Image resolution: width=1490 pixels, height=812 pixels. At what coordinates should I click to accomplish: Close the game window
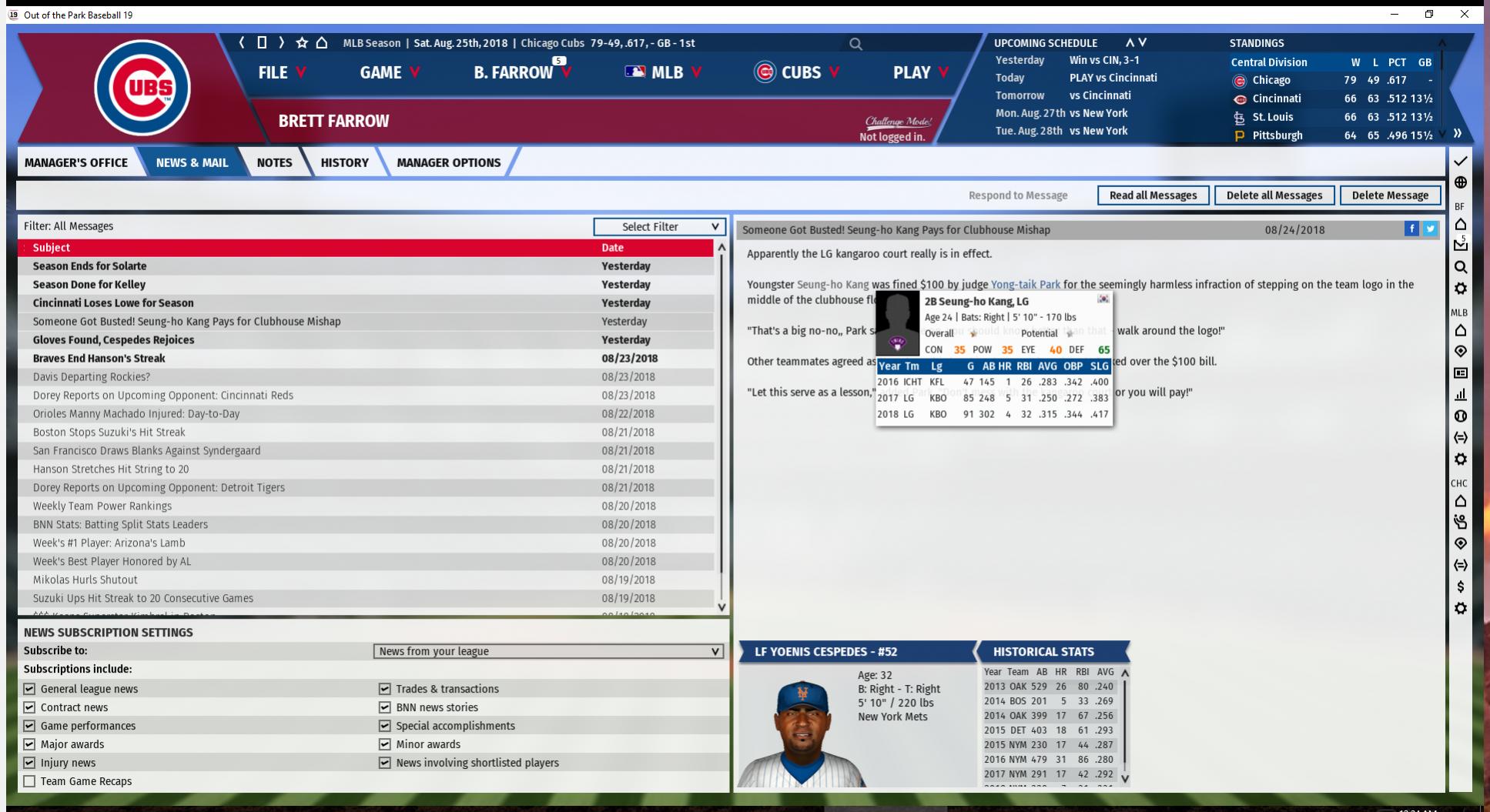point(1464,15)
